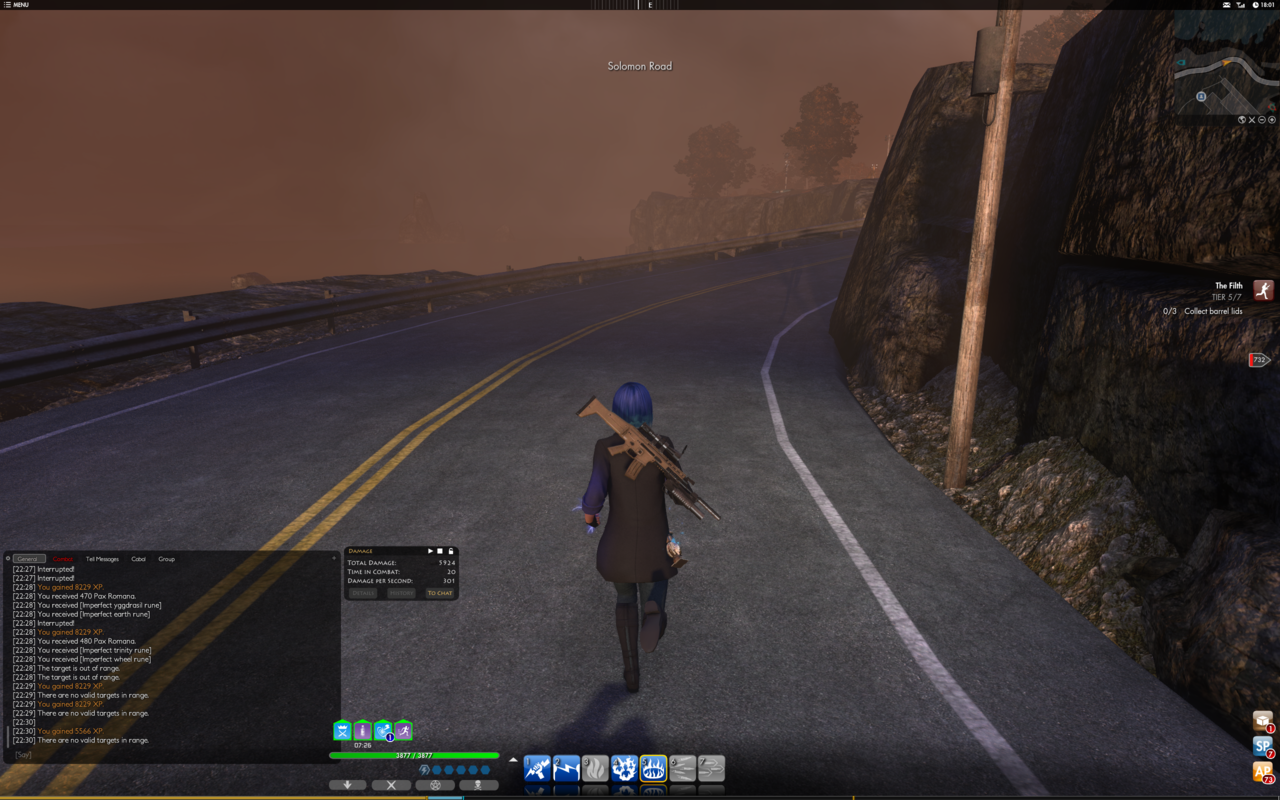
Task: Click the Say chat input field
Action: (170, 755)
